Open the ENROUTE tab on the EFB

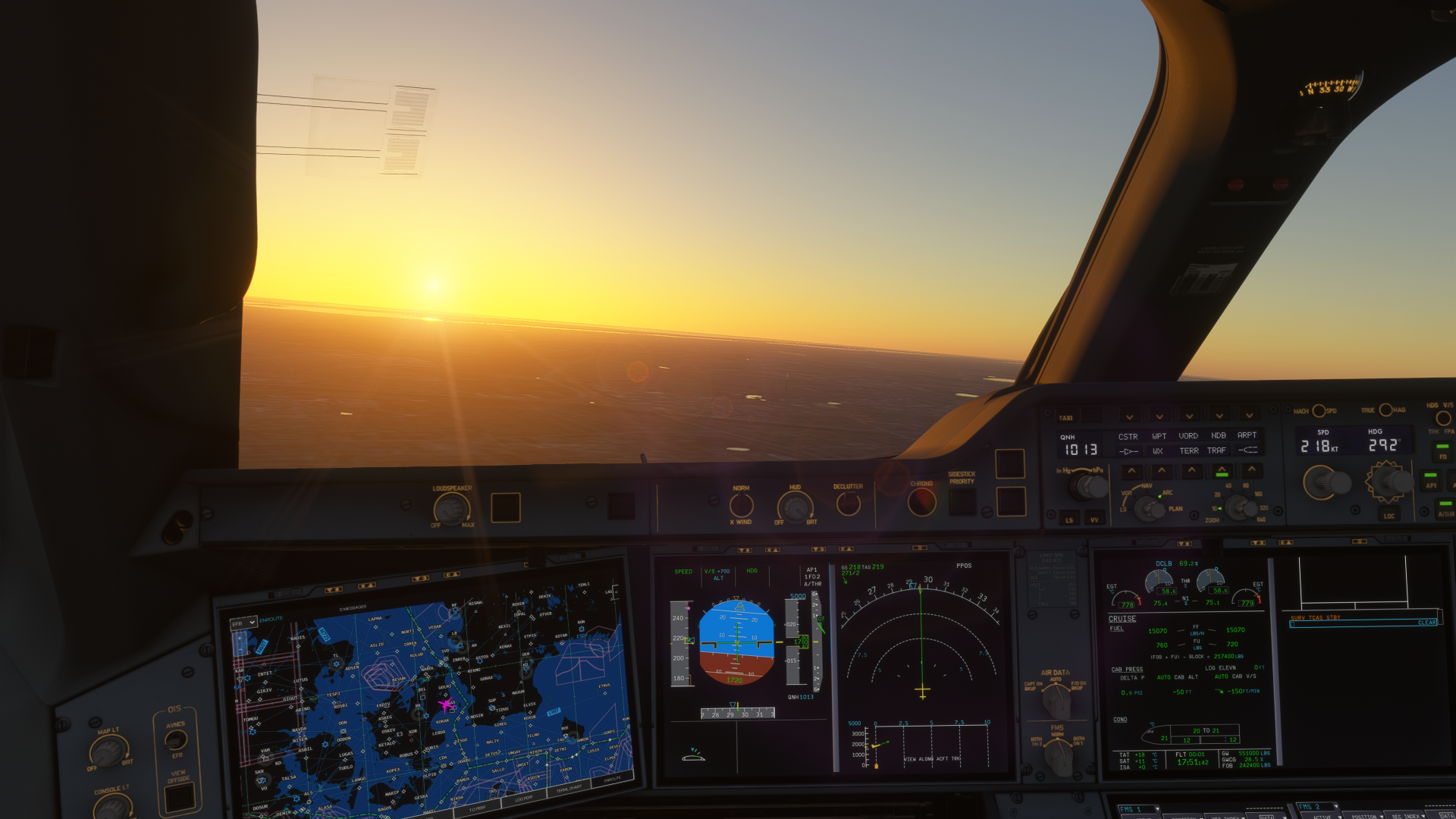613,779
